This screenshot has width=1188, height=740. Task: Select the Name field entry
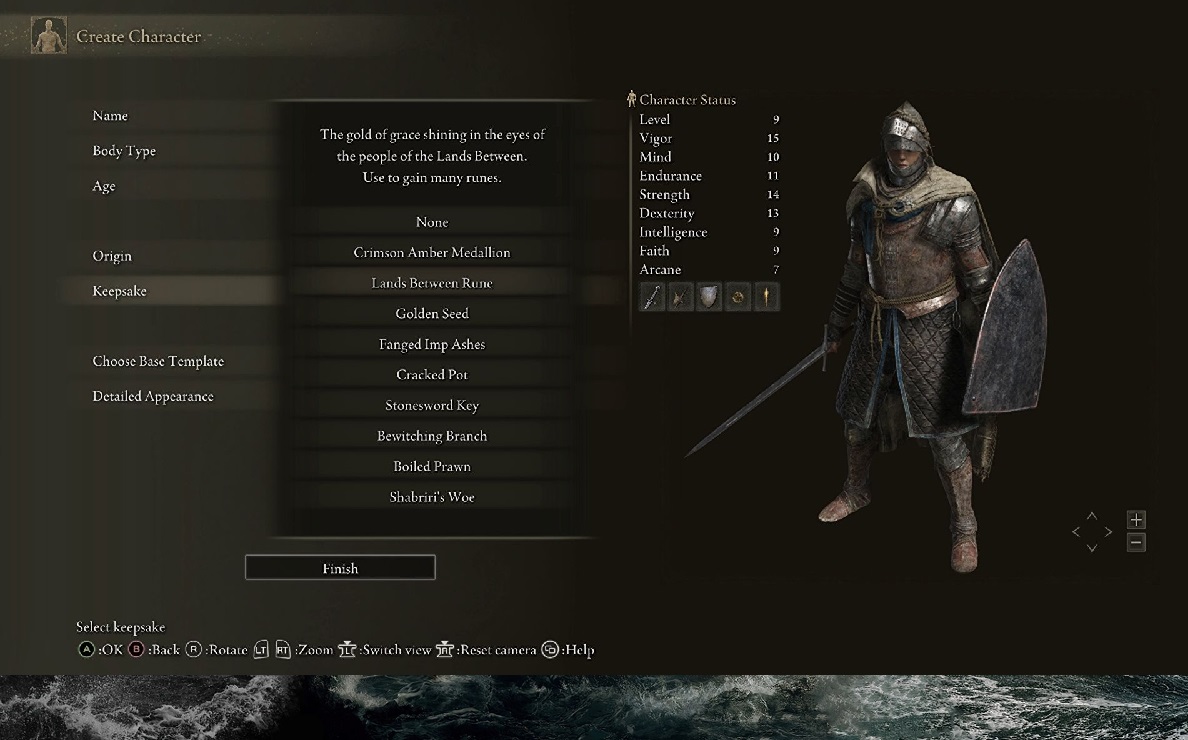click(x=111, y=116)
